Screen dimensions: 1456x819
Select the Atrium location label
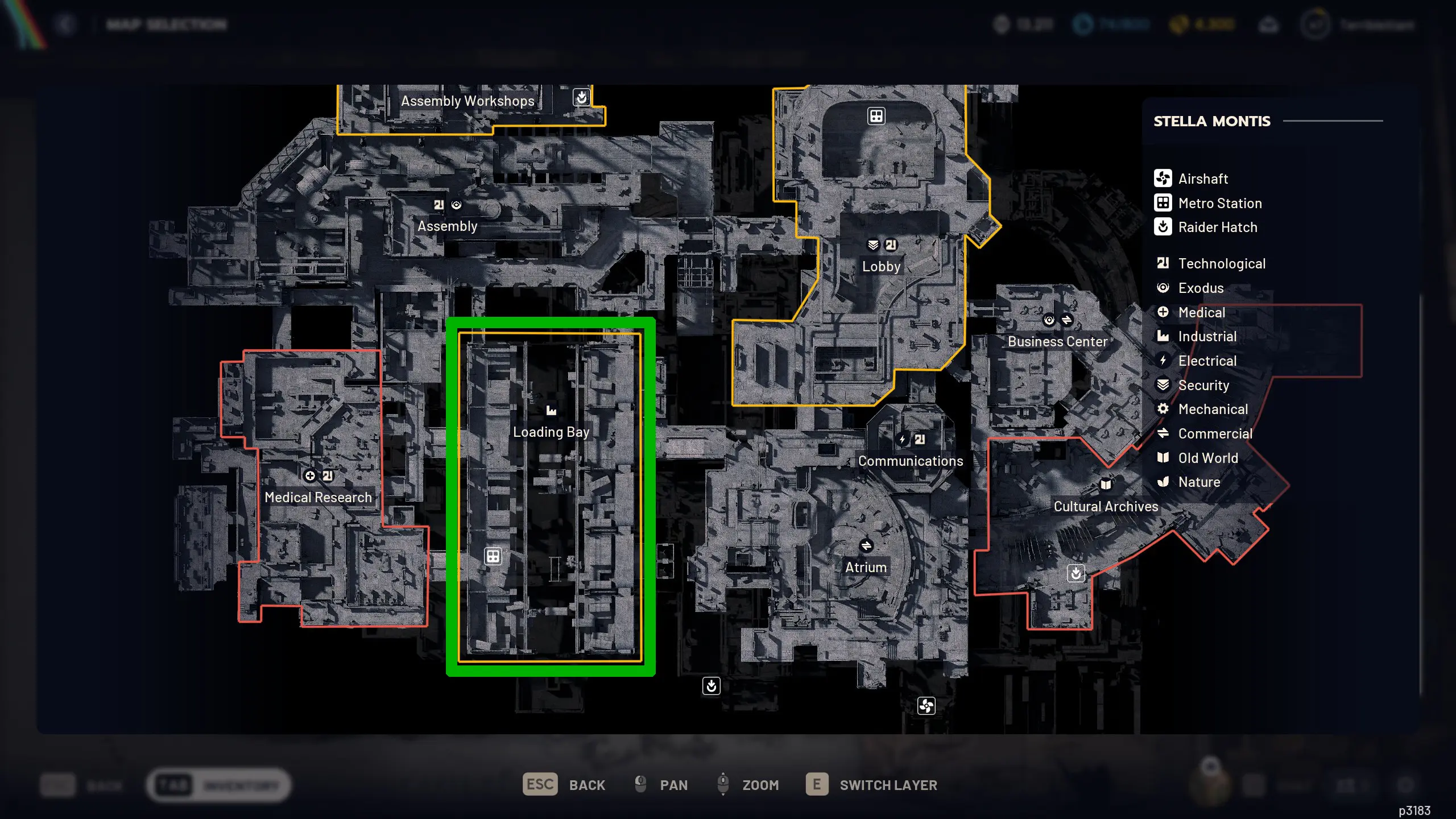pos(866,568)
